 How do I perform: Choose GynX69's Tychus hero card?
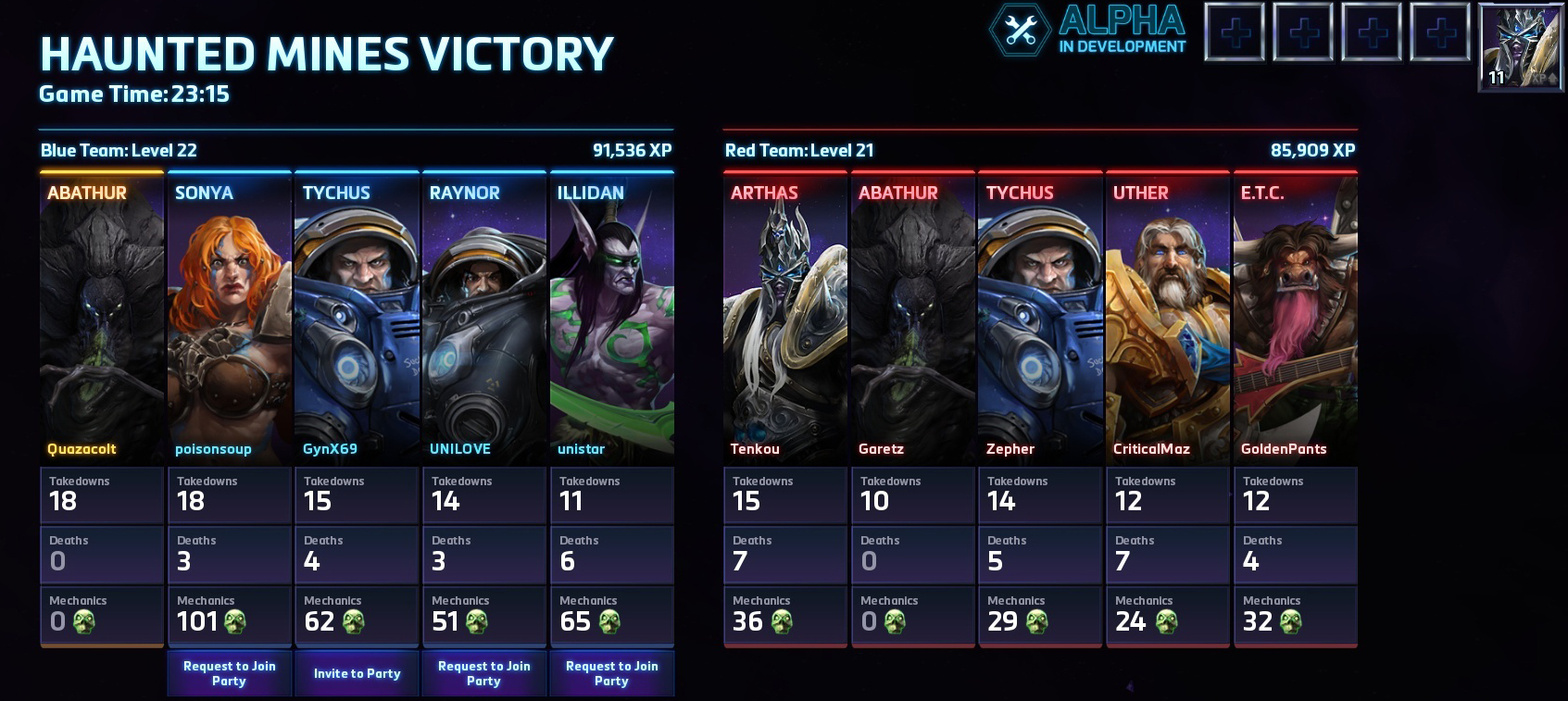(357, 319)
